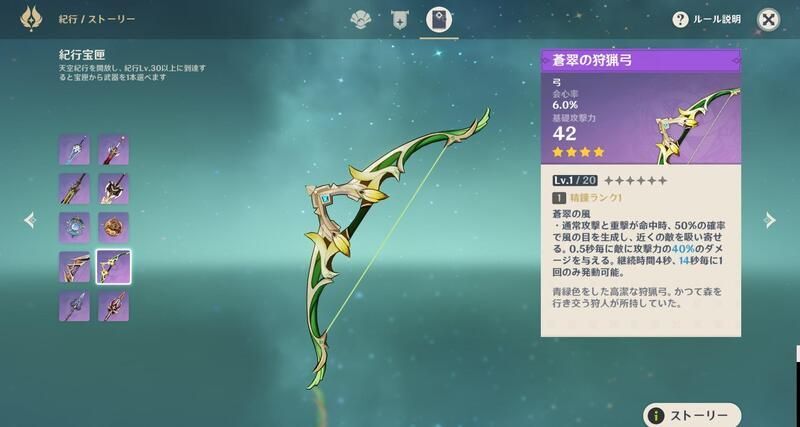Go to the next page arrow
Image resolution: width=800 pixels, height=427 pixels.
pos(769,219)
